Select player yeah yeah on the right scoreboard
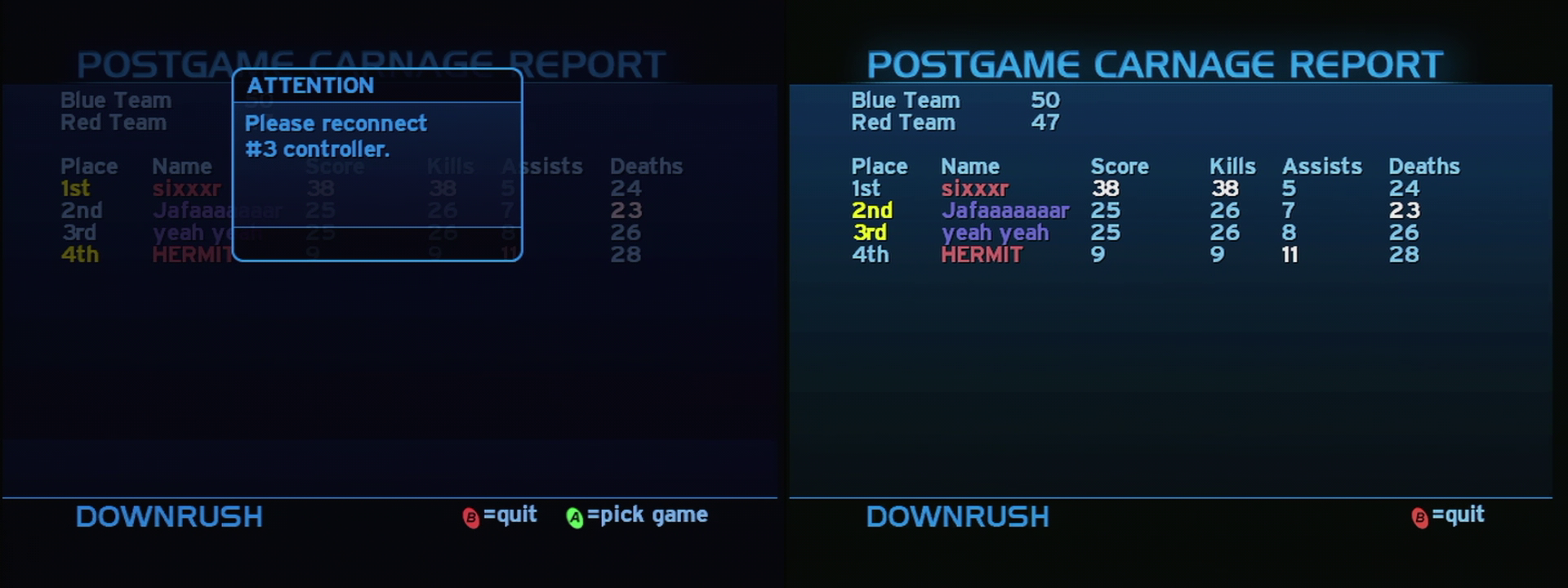The width and height of the screenshot is (1568, 588). coord(996,232)
